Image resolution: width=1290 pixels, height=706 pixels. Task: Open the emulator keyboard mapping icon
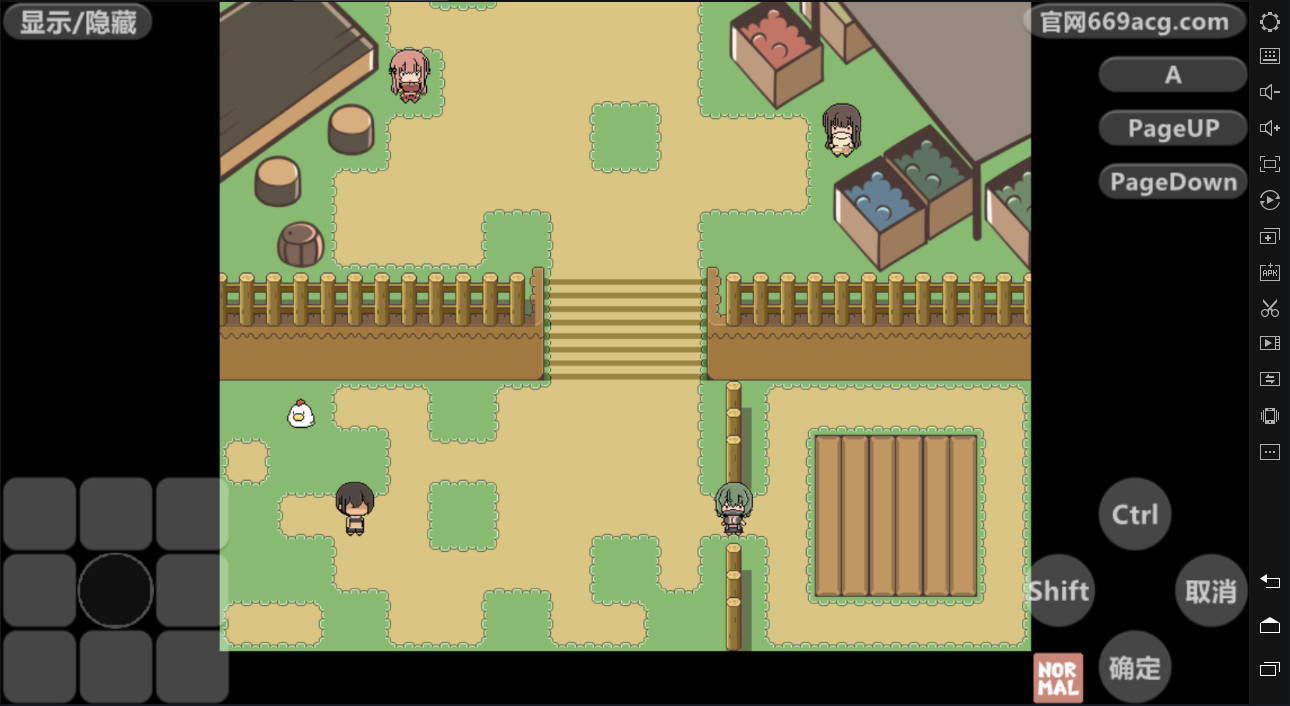(x=1270, y=57)
